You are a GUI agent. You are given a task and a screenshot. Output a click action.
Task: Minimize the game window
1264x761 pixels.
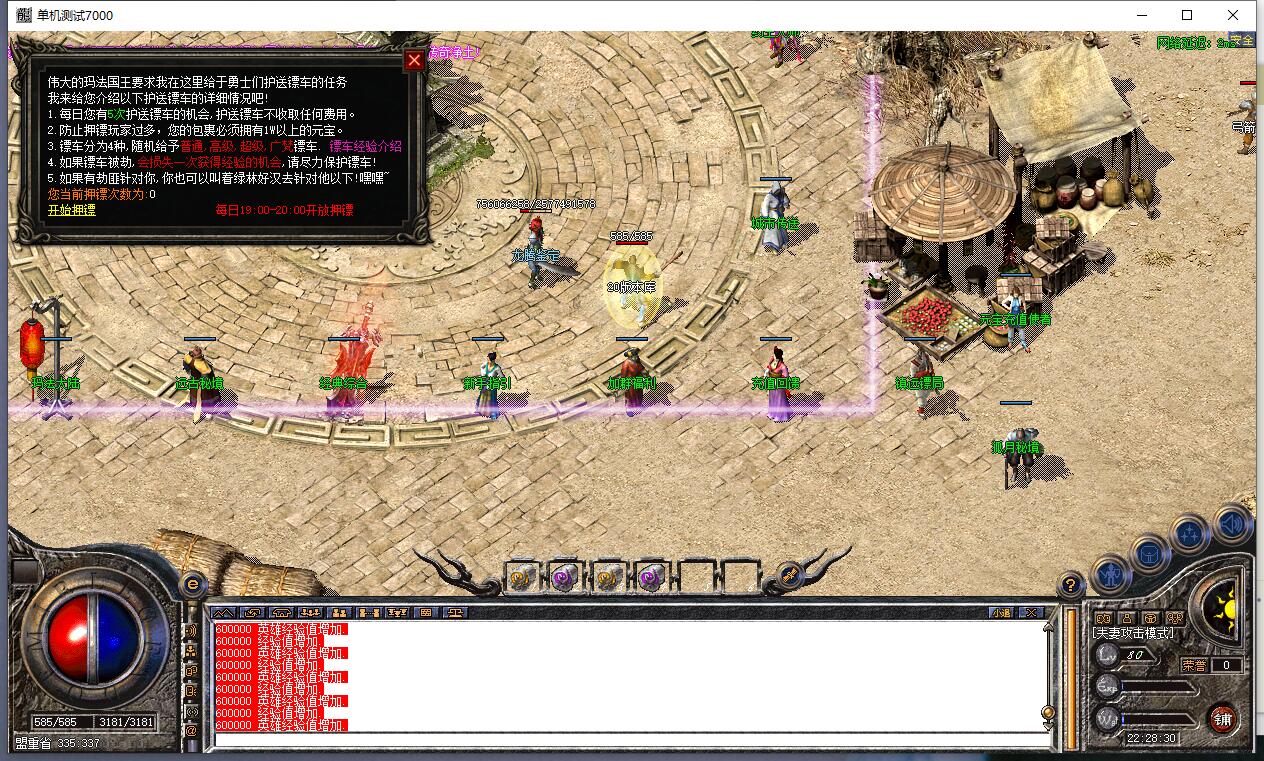pos(1141,15)
